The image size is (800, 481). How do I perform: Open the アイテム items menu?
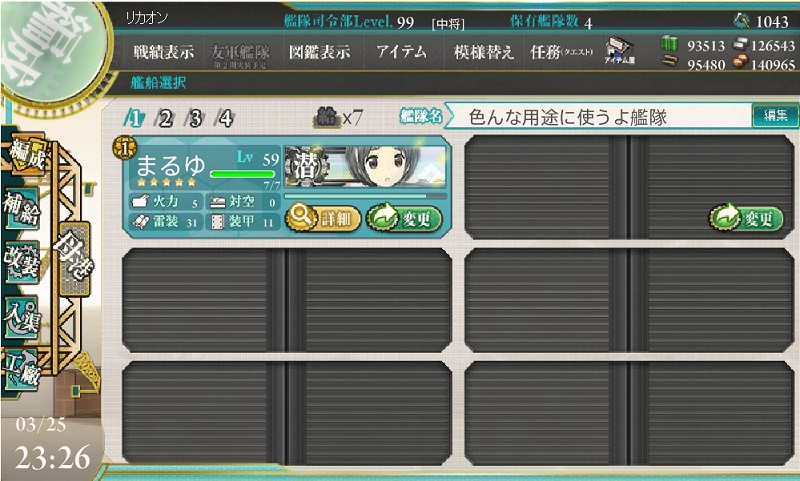(x=402, y=53)
